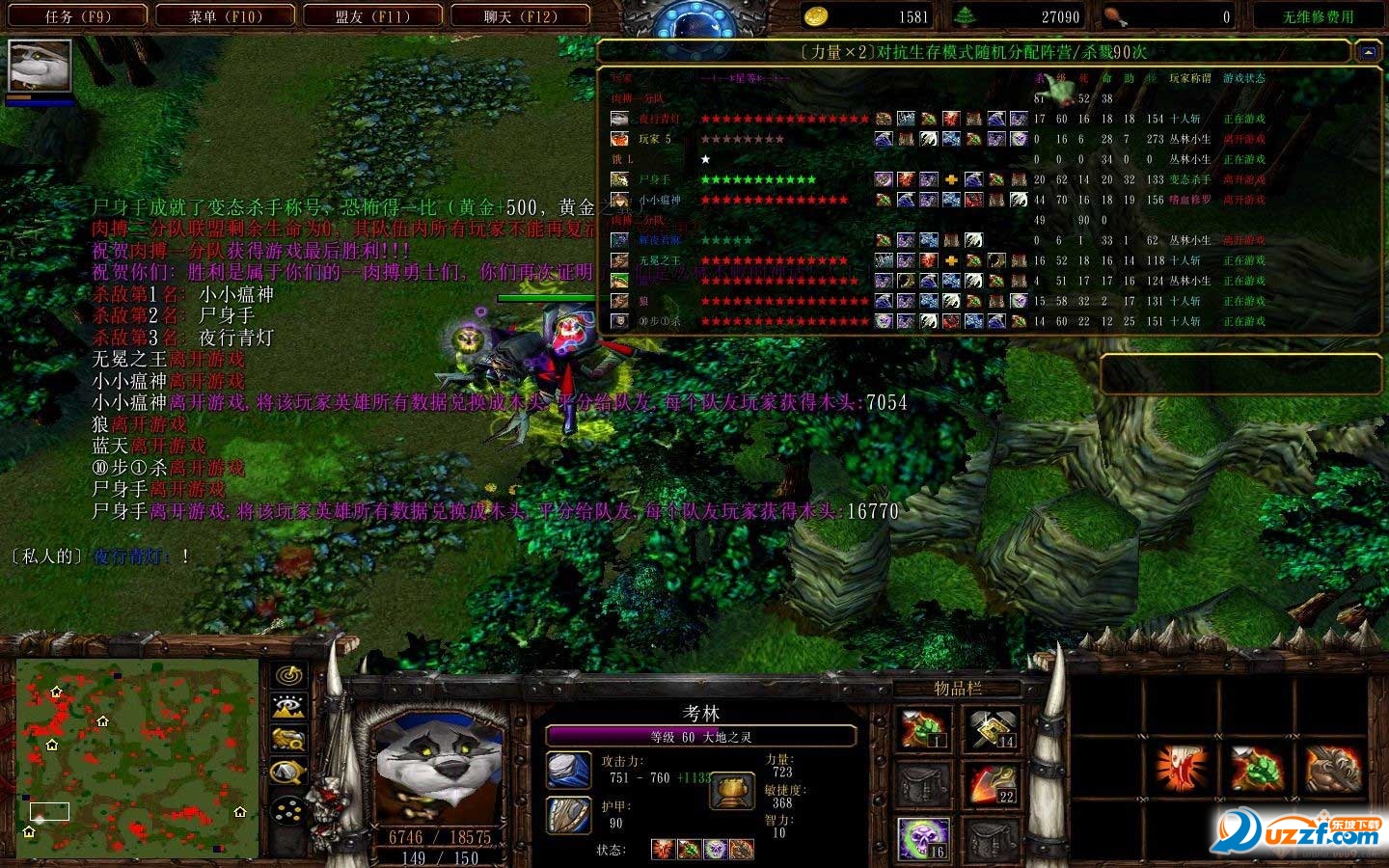
Task: Activate the brown beast claw ability
Action: 1335,770
